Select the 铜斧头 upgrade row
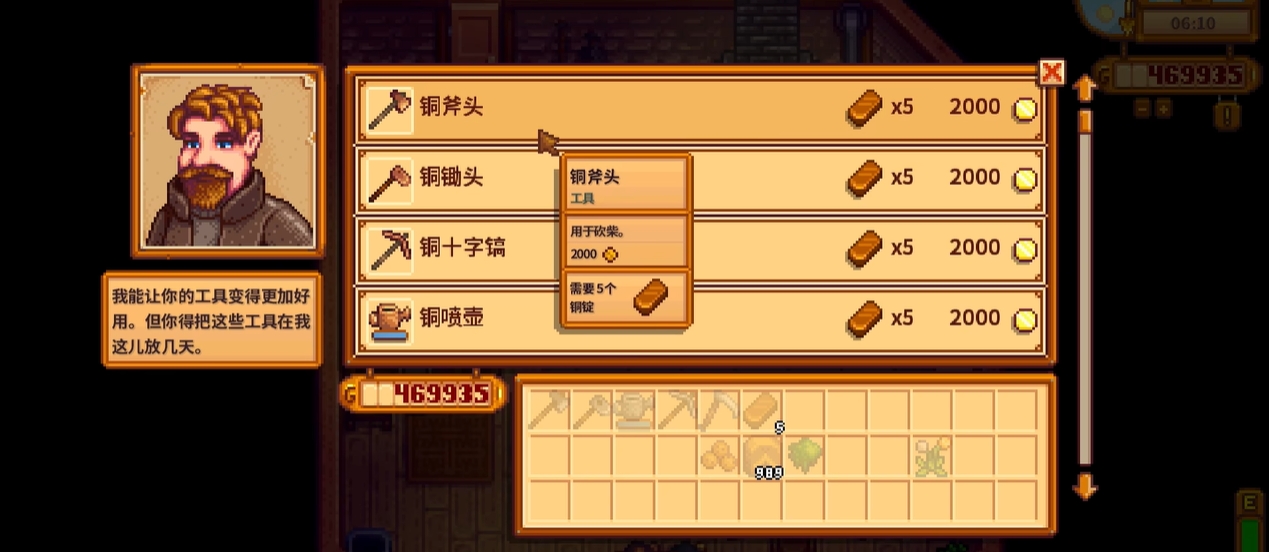The width and height of the screenshot is (1269, 552). 700,108
